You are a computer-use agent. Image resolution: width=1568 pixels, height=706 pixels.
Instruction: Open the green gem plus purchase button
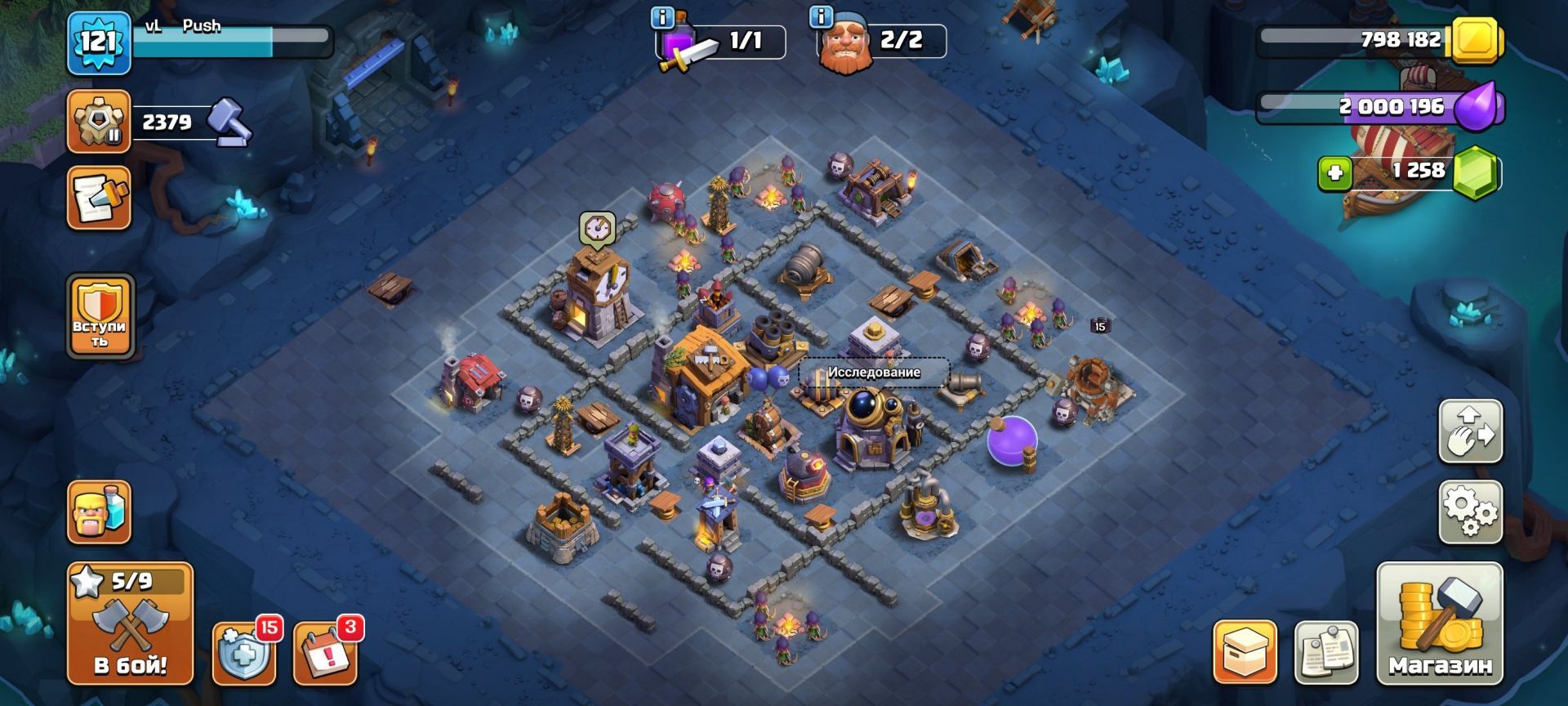click(x=1335, y=173)
